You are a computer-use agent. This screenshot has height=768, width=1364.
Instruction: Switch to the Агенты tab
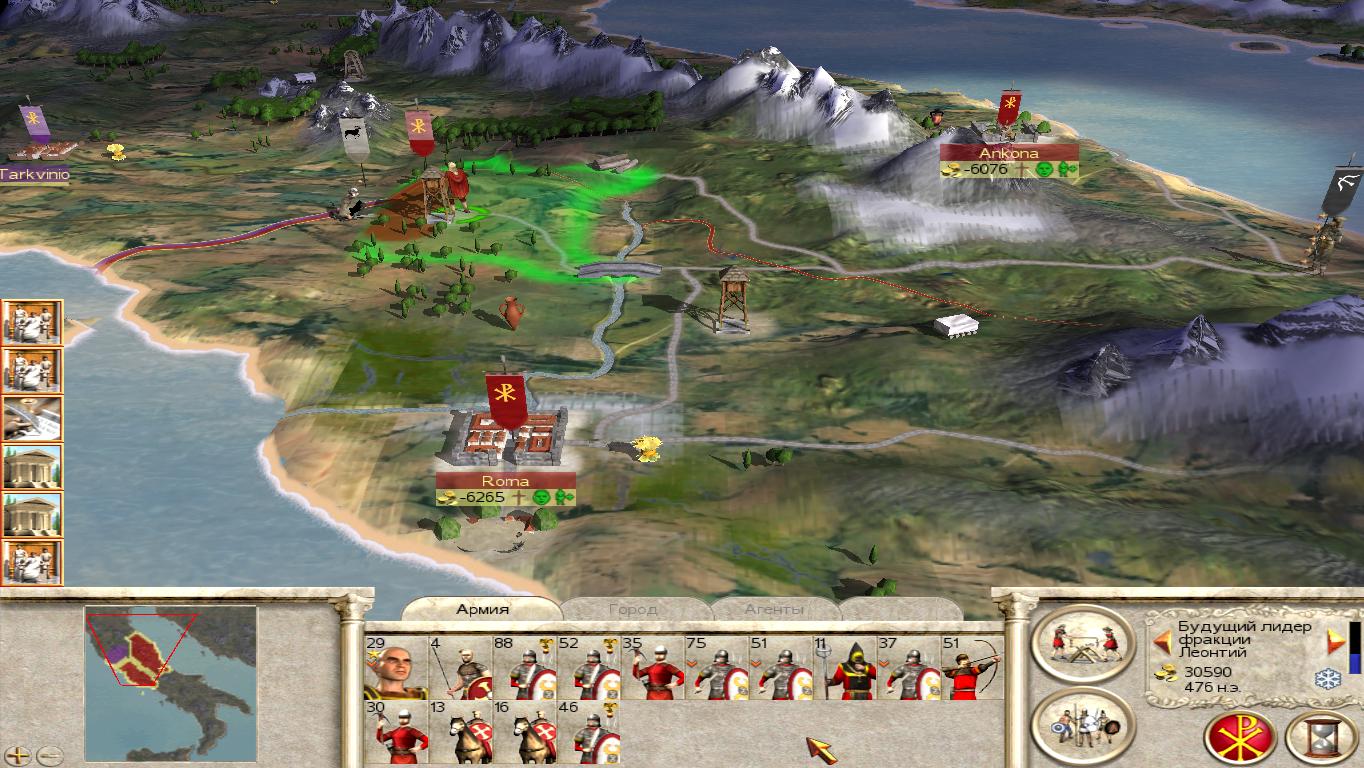773,609
